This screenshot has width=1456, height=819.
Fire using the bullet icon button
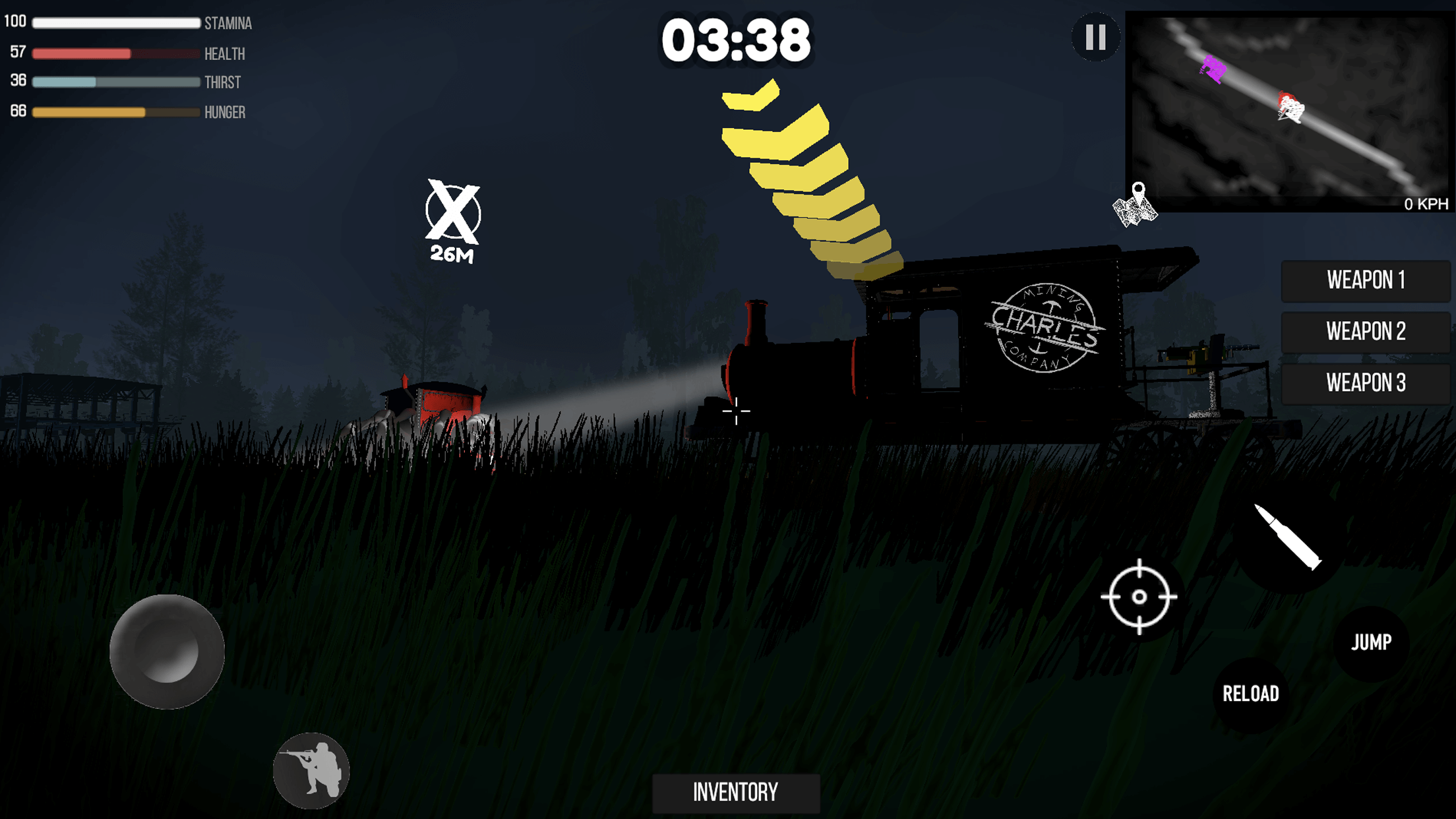[x=1288, y=539]
